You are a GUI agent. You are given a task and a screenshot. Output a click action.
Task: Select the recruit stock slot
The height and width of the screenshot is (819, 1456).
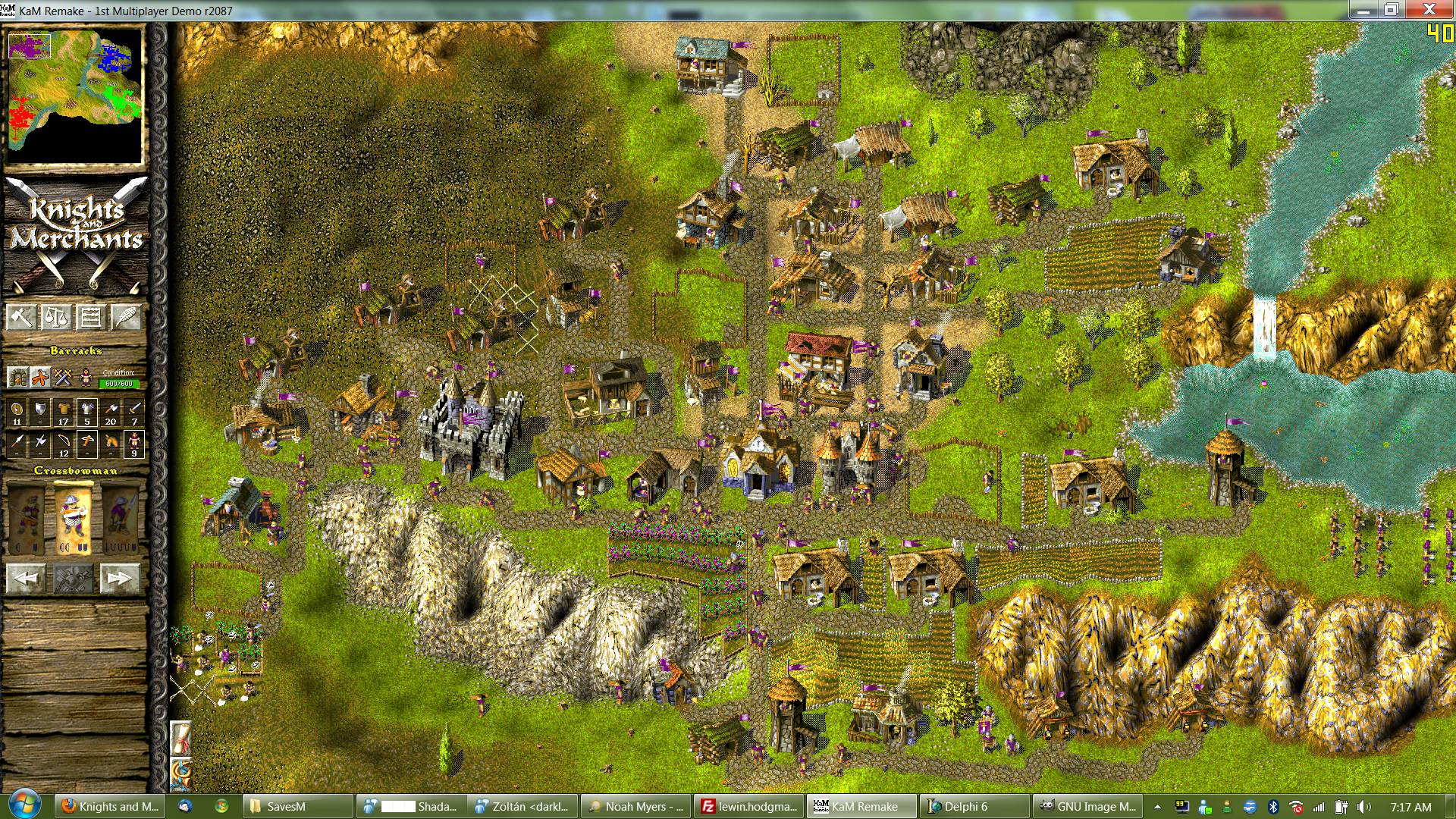coord(134,444)
